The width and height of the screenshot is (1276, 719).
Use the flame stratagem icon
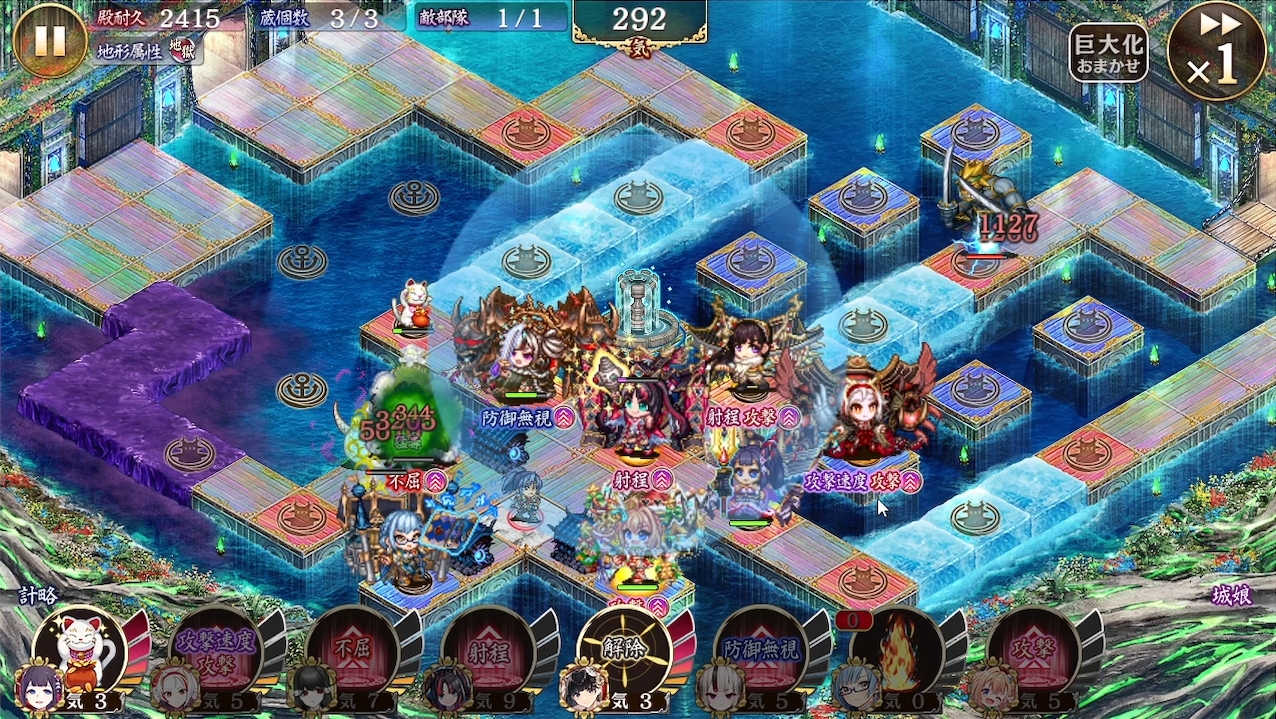tap(897, 650)
